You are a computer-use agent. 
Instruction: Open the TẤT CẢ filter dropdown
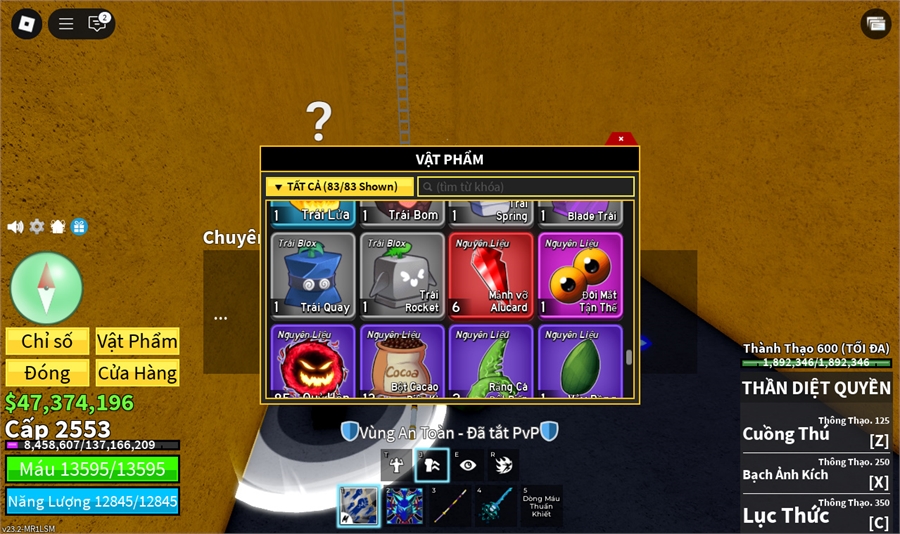point(339,187)
